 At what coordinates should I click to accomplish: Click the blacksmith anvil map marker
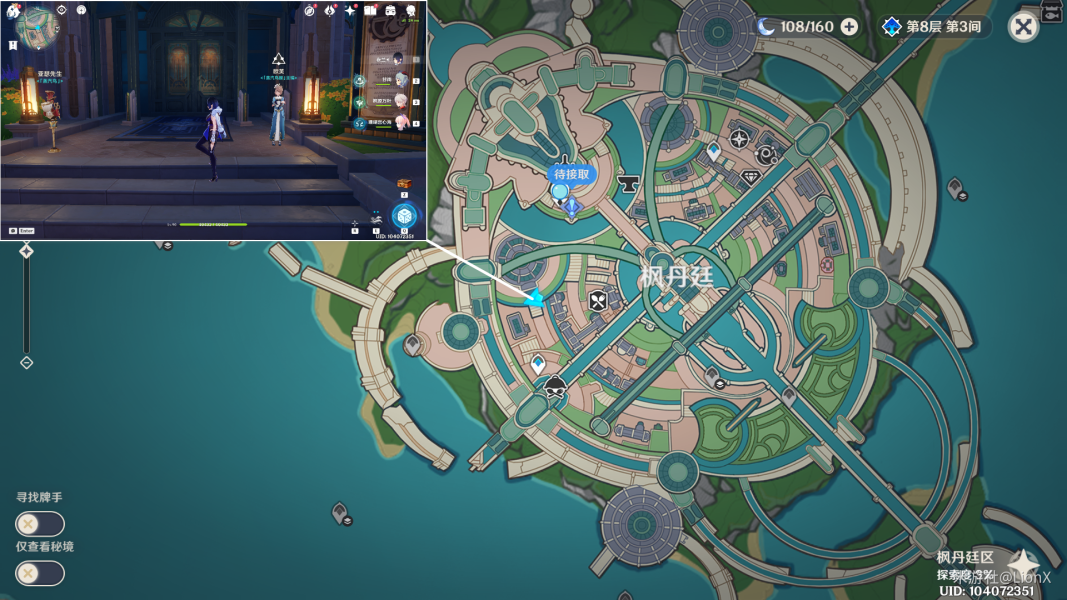coord(629,183)
